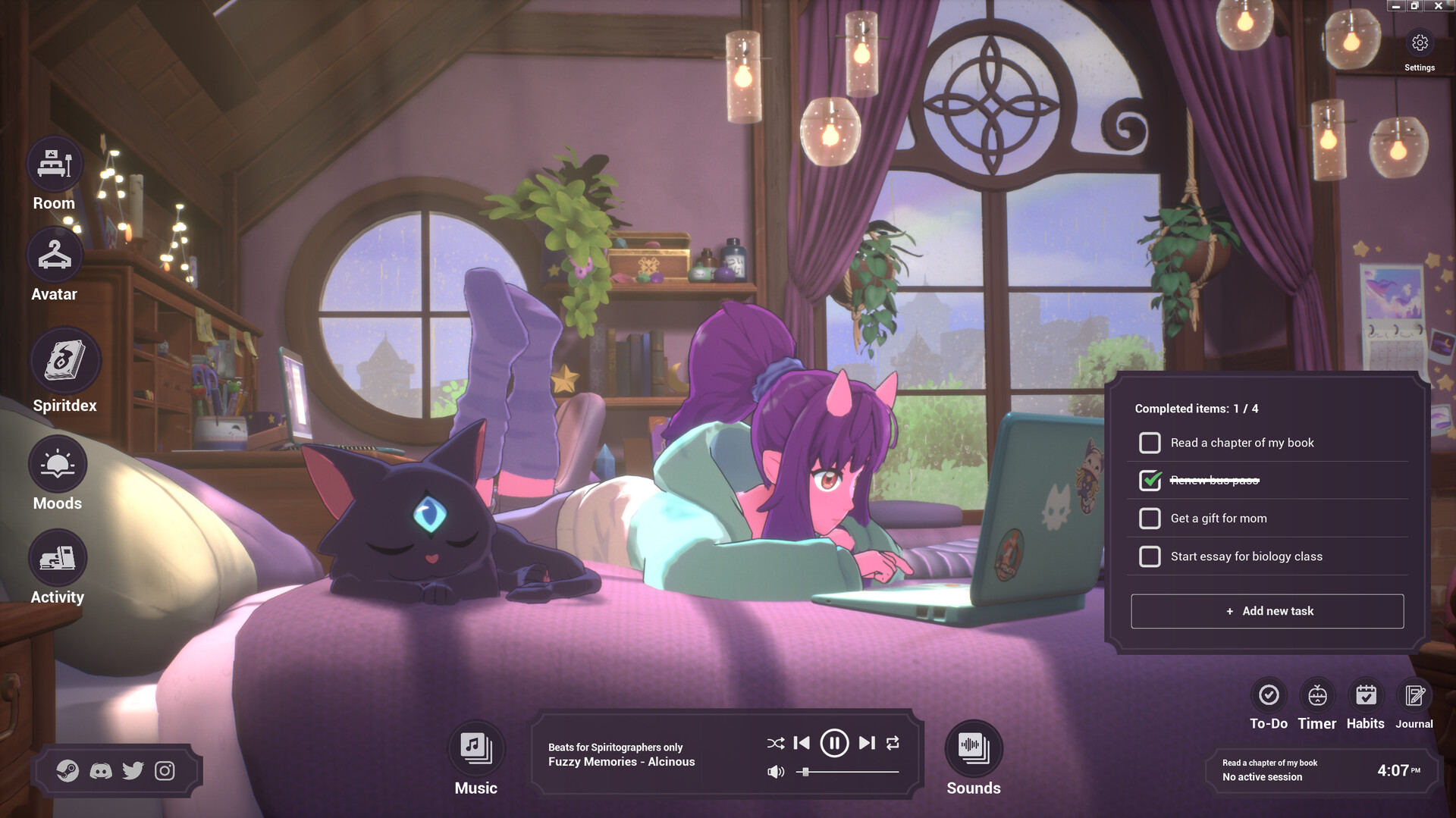
Task: Click the Add new task button
Action: 1267,611
